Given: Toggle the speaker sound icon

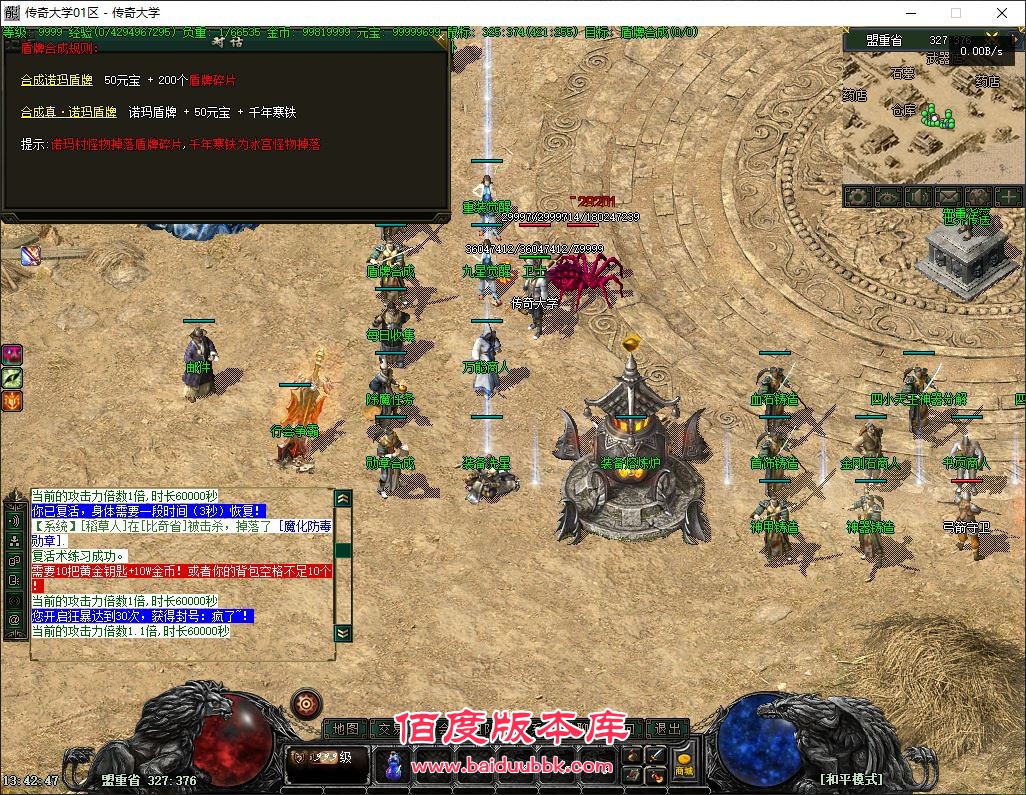Looking at the screenshot, I should [x=917, y=197].
